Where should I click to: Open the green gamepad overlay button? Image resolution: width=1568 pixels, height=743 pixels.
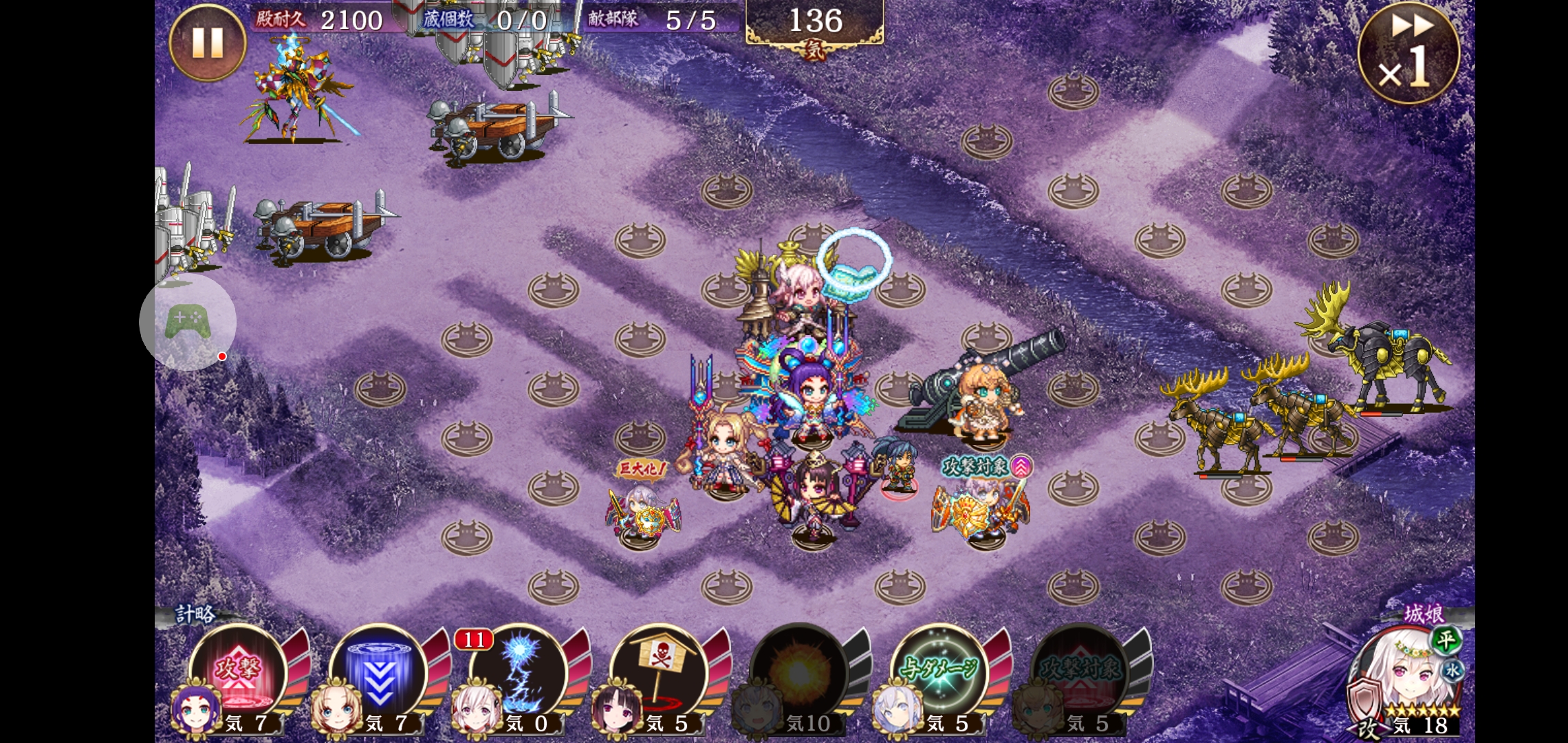187,322
